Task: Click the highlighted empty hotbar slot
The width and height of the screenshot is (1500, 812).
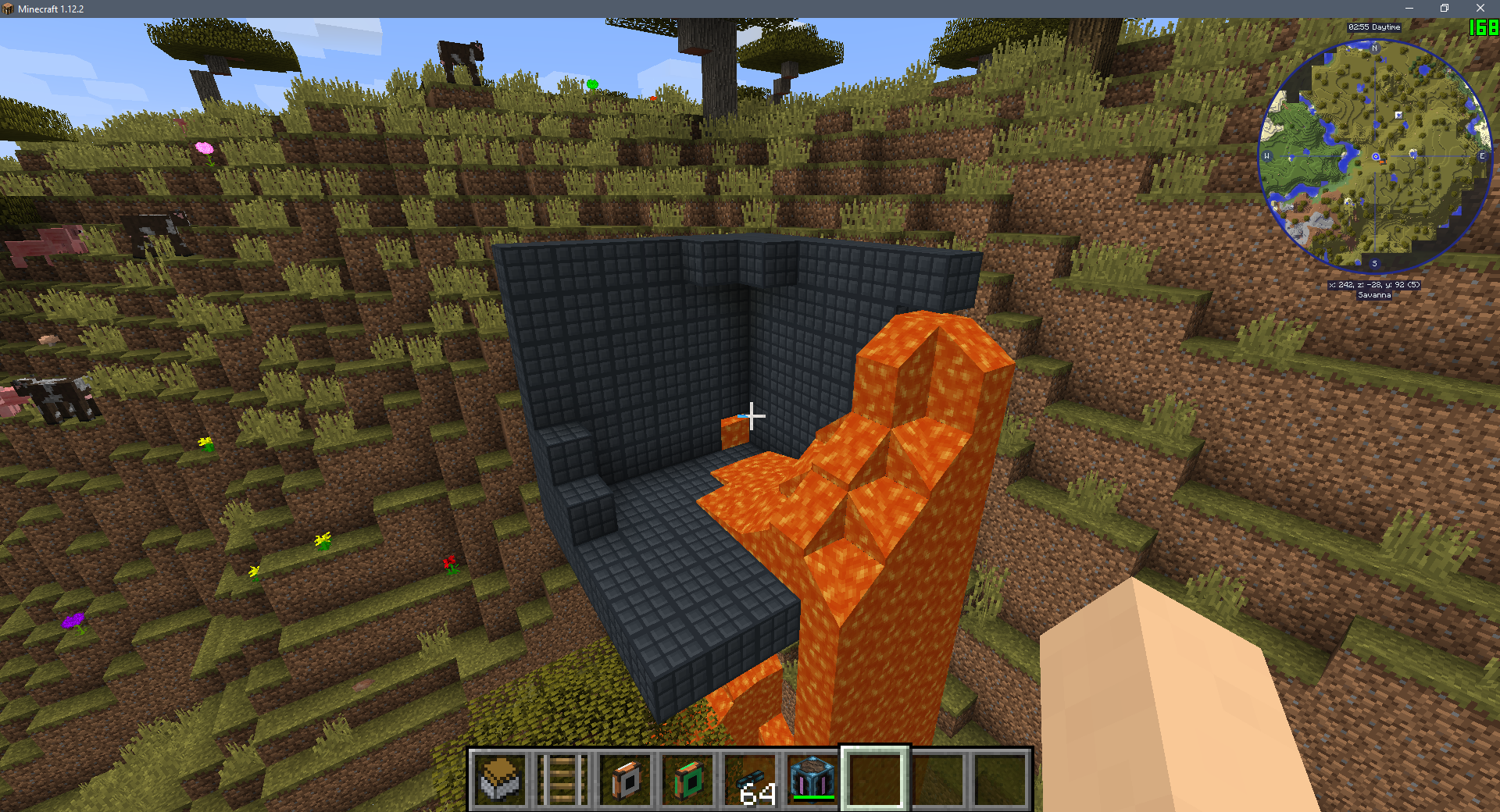Action: point(875,779)
